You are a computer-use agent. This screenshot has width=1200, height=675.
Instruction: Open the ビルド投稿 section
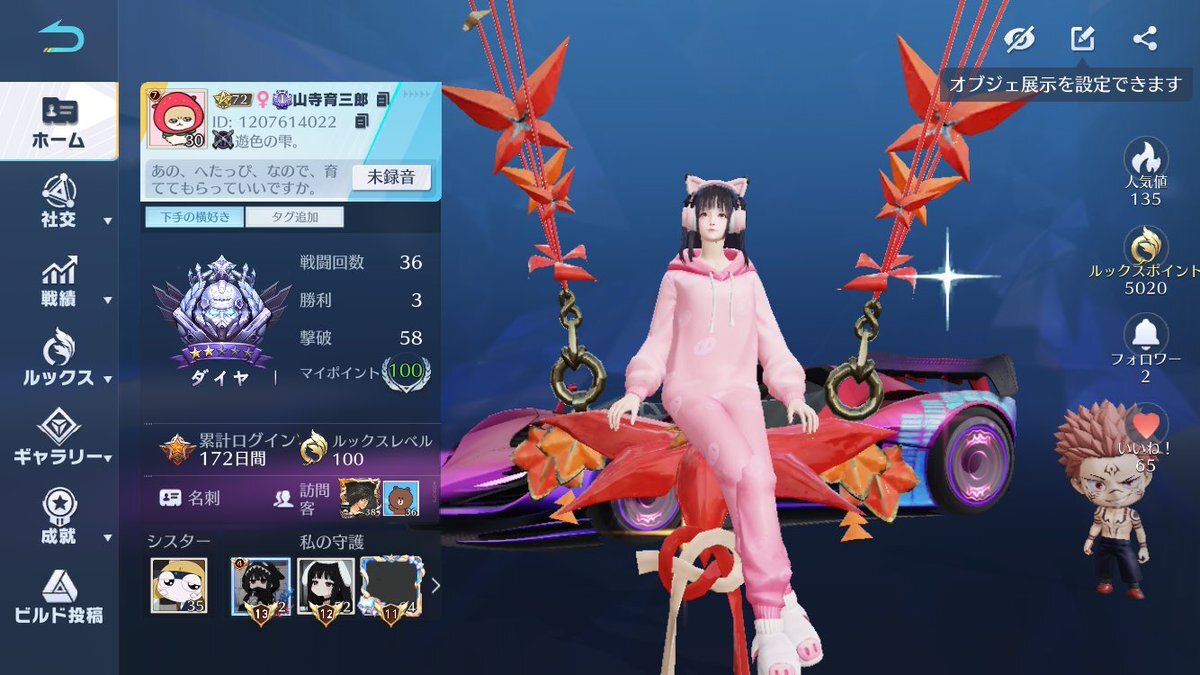click(58, 596)
